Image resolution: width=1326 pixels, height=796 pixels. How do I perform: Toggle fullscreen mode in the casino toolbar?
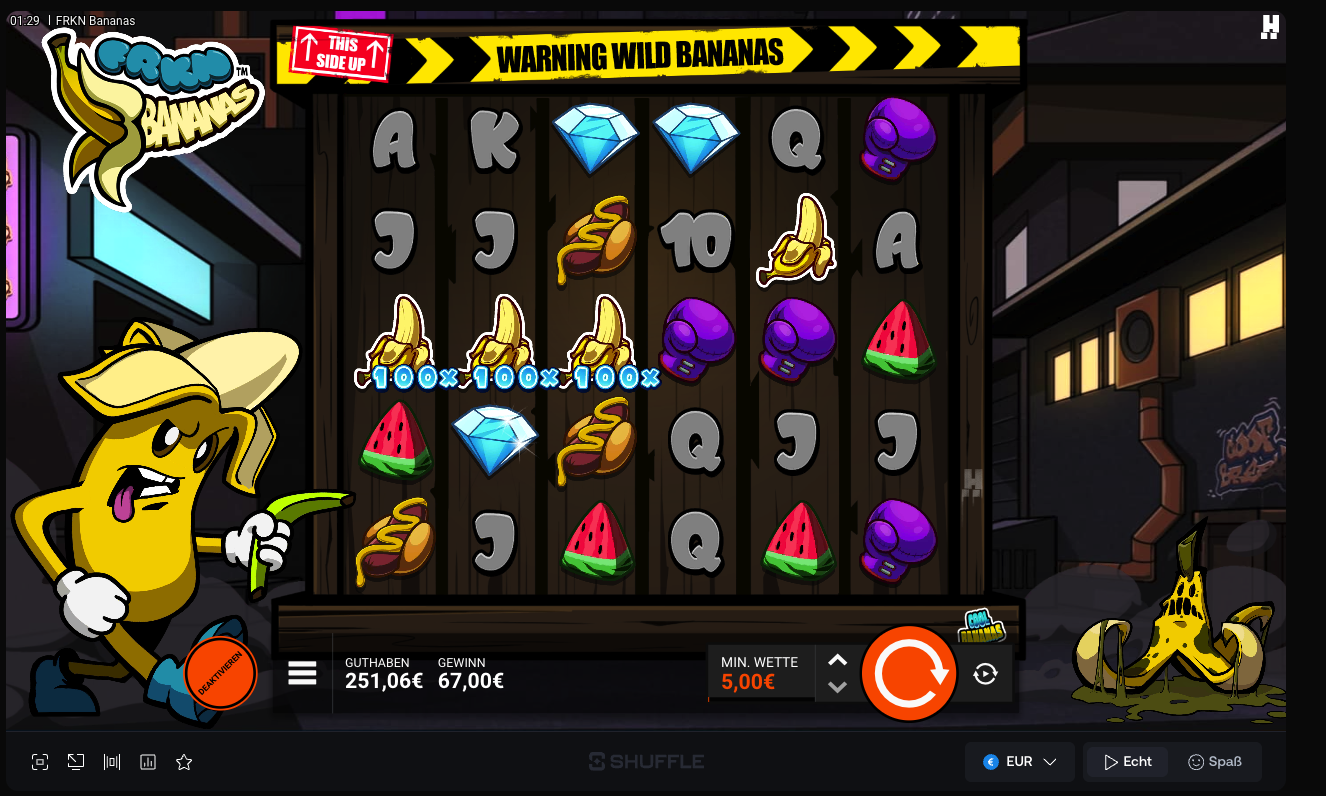40,762
